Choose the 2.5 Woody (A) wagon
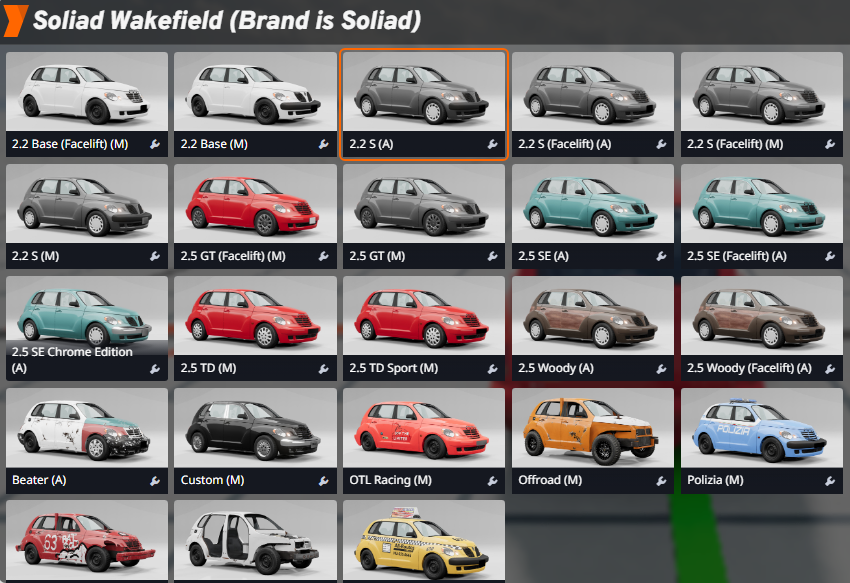The image size is (850, 583). (x=593, y=319)
